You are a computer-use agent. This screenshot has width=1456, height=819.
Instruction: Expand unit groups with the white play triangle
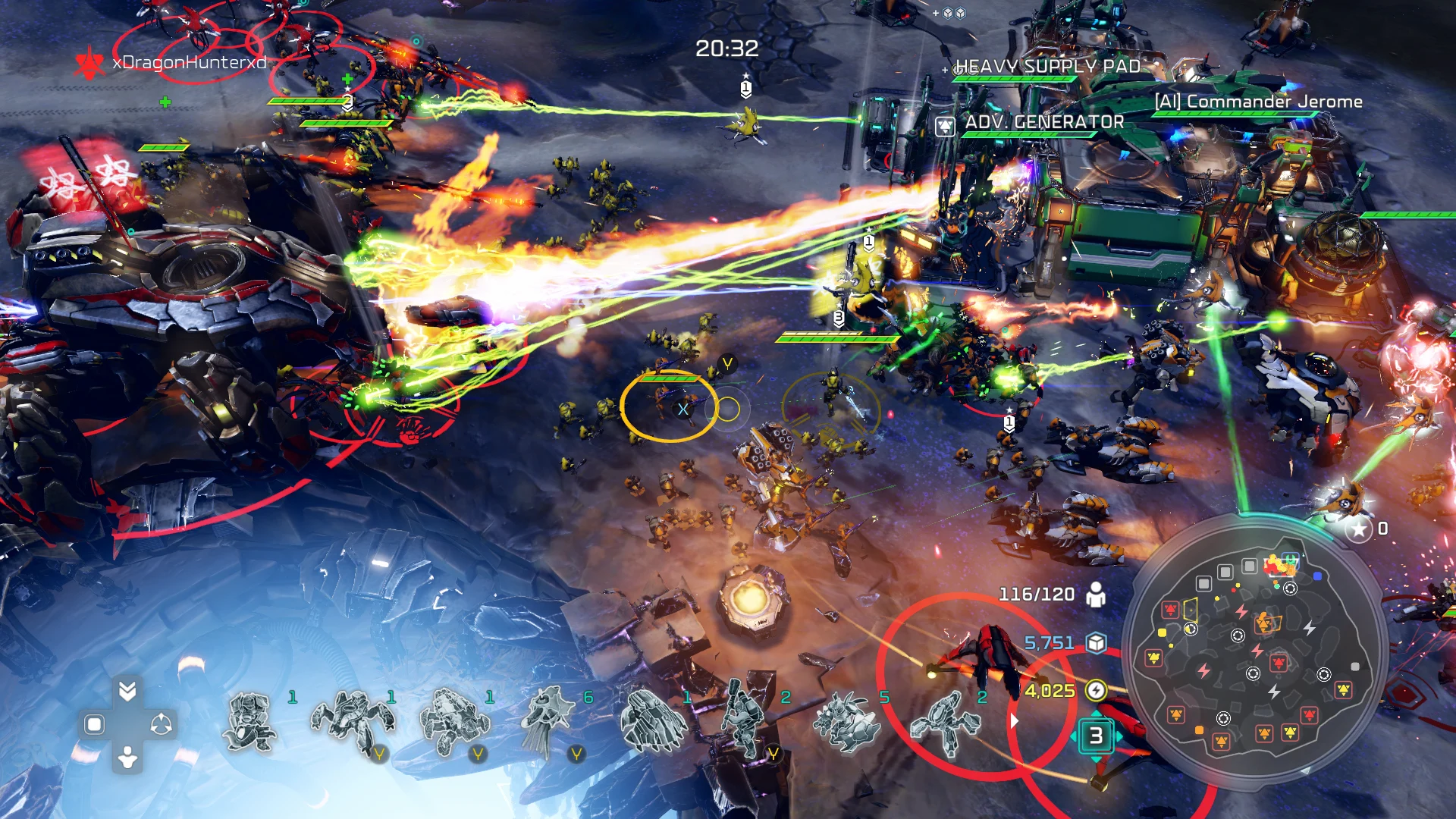coord(1014,720)
